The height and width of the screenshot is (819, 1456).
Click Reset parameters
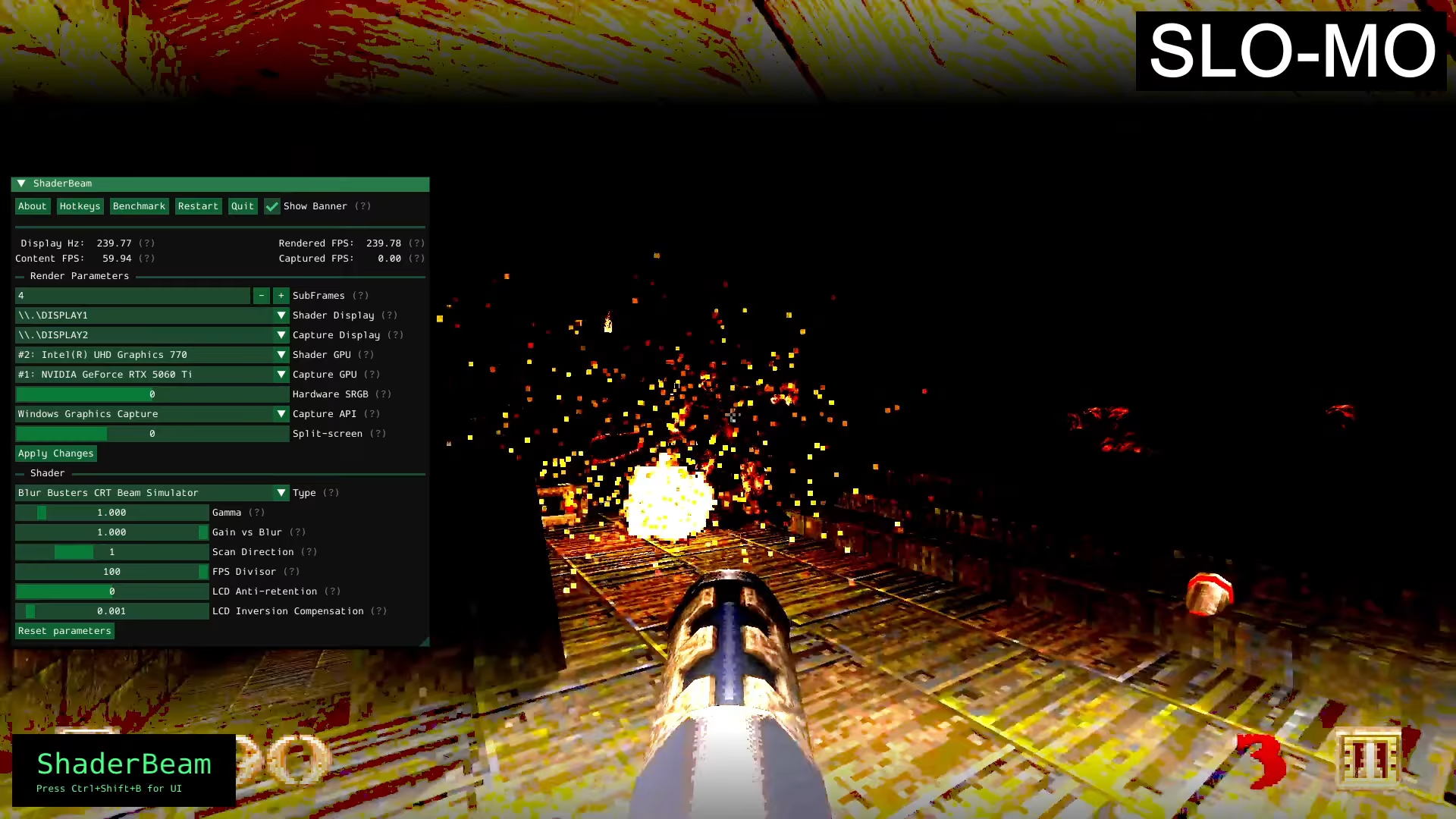[64, 630]
